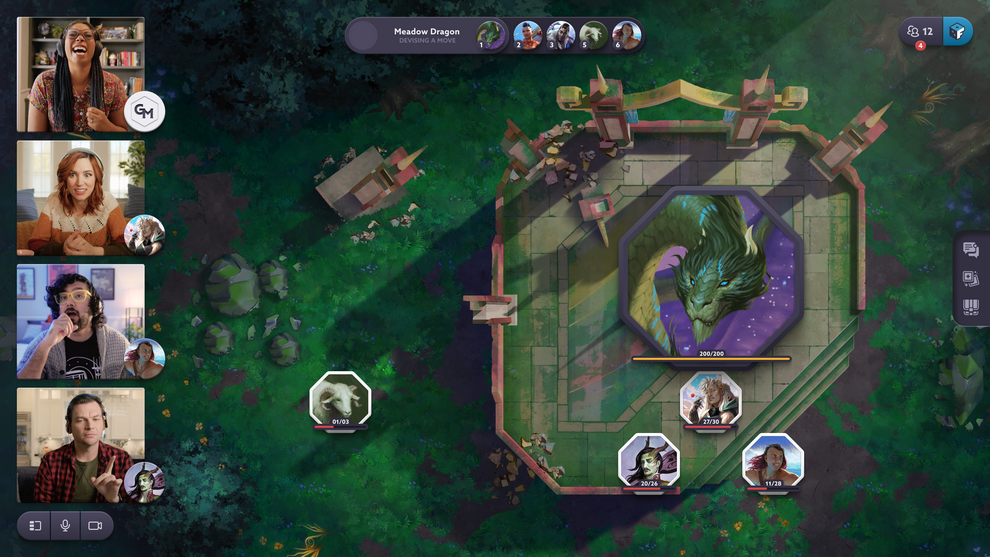Select the character token with 20/26 health

(x=649, y=461)
